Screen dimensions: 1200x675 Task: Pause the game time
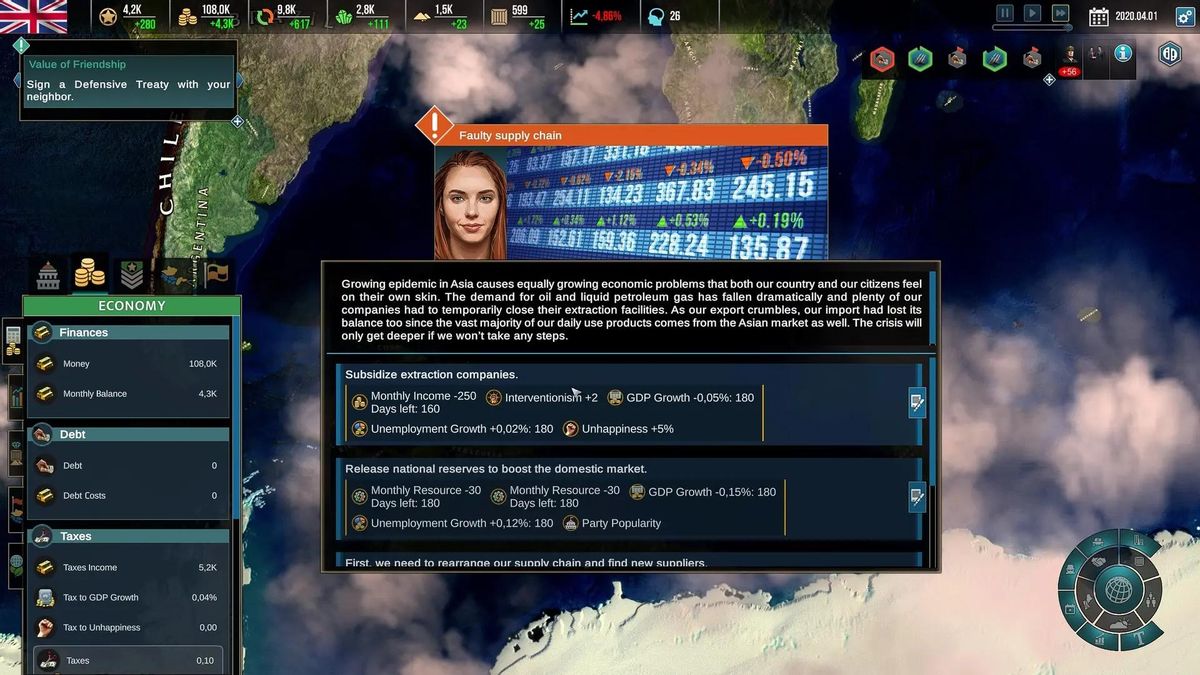(1005, 14)
